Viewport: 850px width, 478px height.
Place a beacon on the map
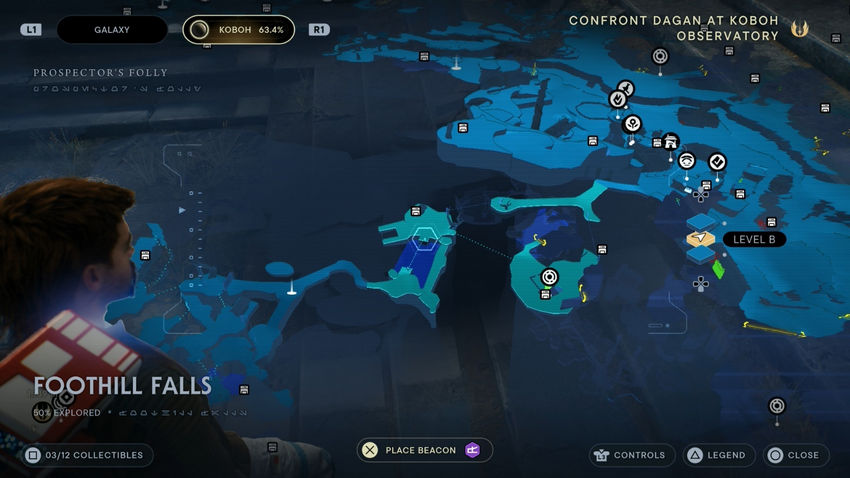coord(424,450)
